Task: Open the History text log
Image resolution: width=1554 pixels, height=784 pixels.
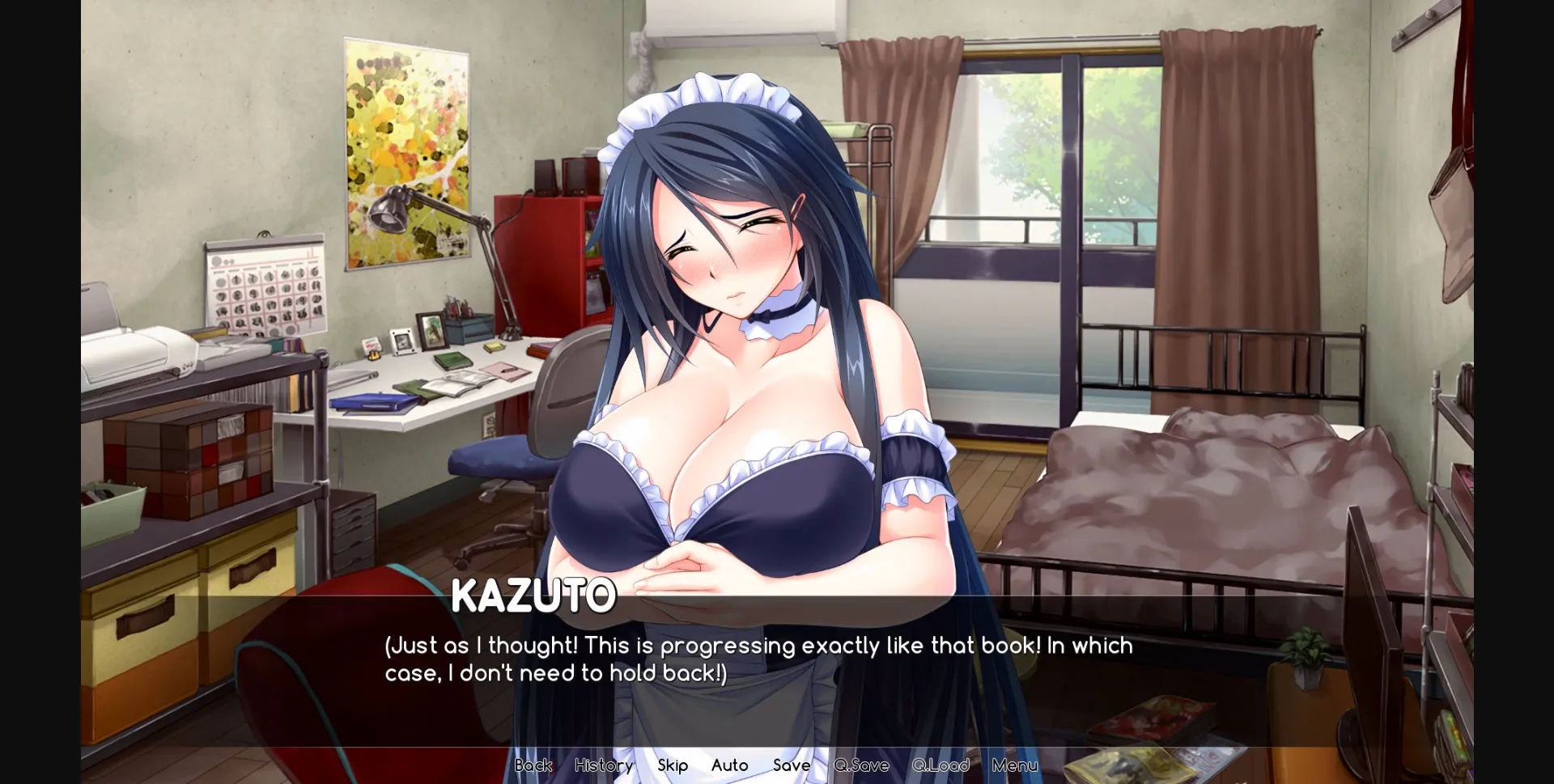Action: tap(603, 765)
